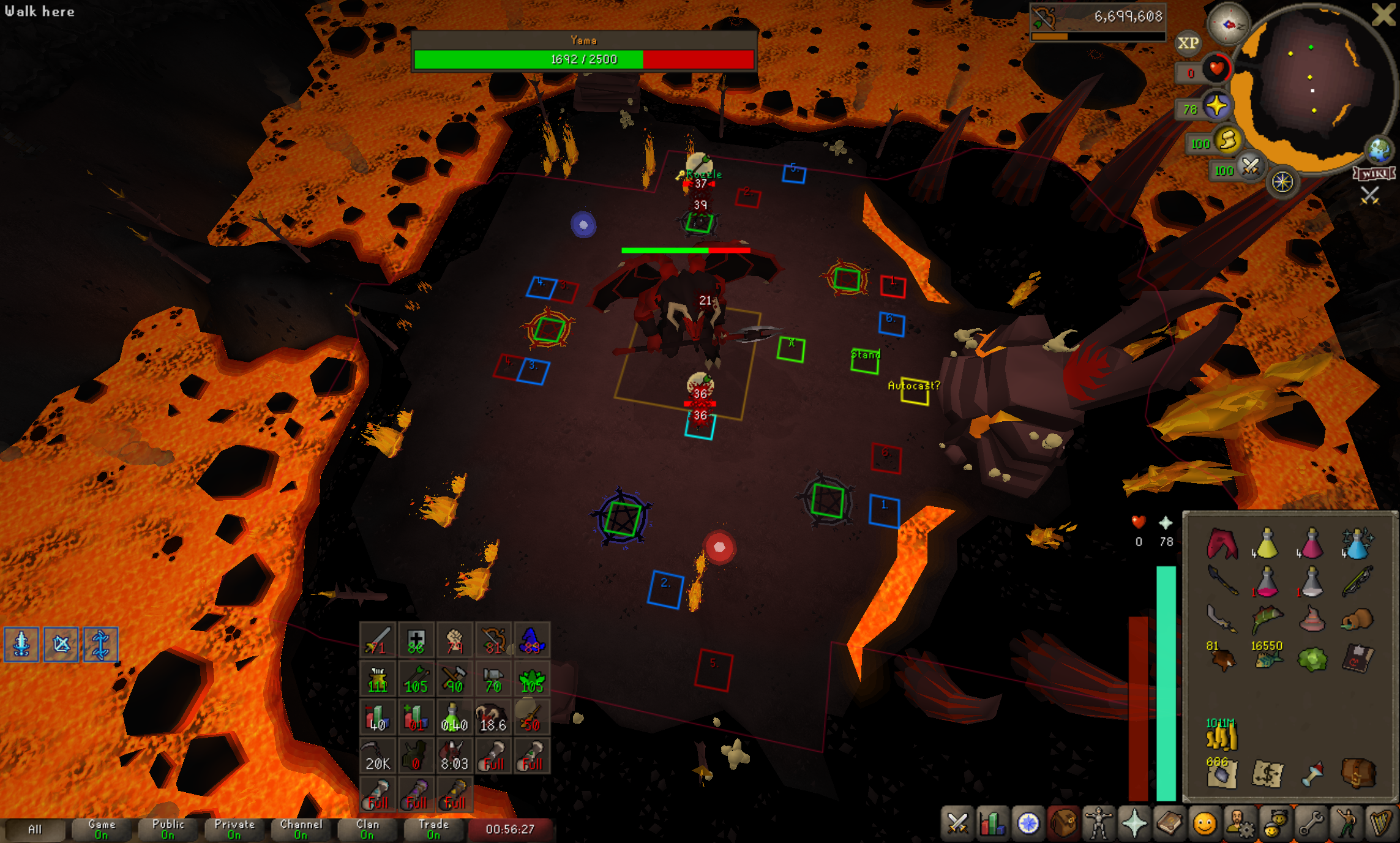Screen dimensions: 1400x843
Task: Open the Combat Options tab
Action: (957, 823)
